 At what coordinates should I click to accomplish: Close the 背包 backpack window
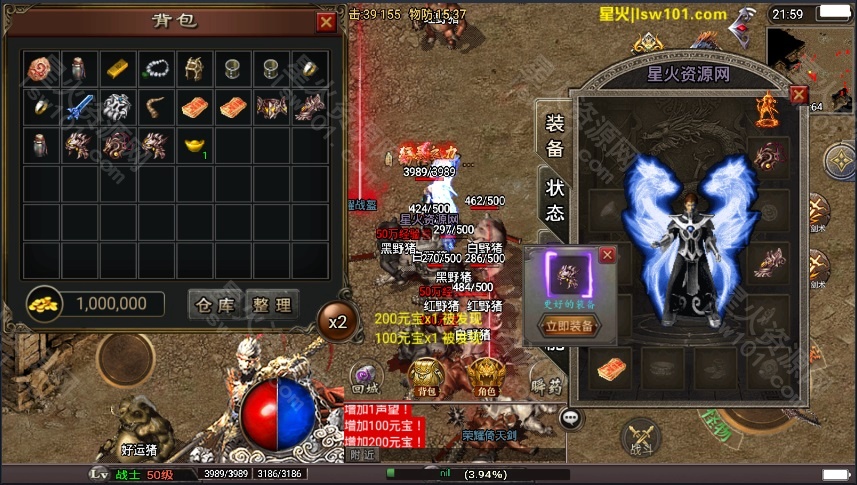tap(326, 22)
